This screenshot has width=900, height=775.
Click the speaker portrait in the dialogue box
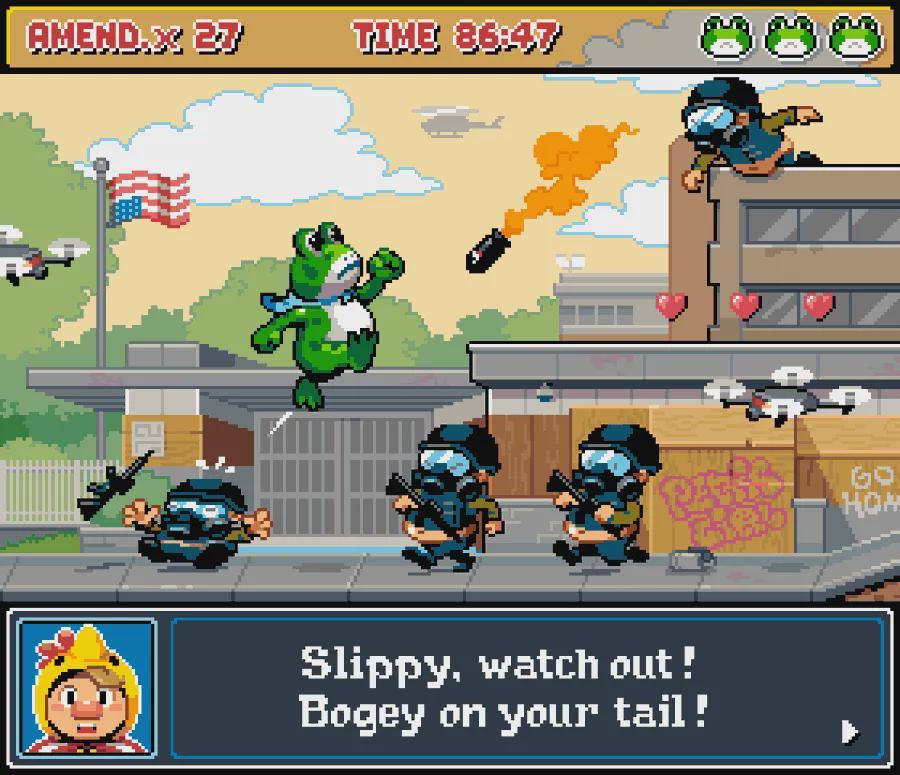tap(87, 688)
